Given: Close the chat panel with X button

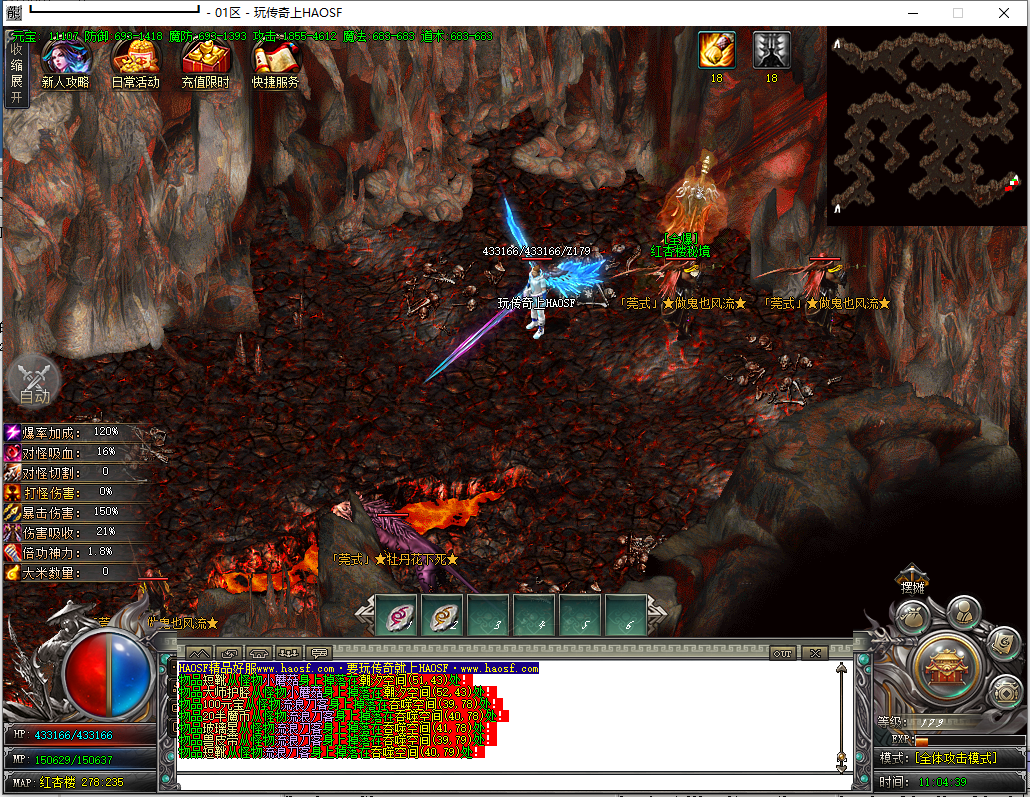Looking at the screenshot, I should [814, 653].
